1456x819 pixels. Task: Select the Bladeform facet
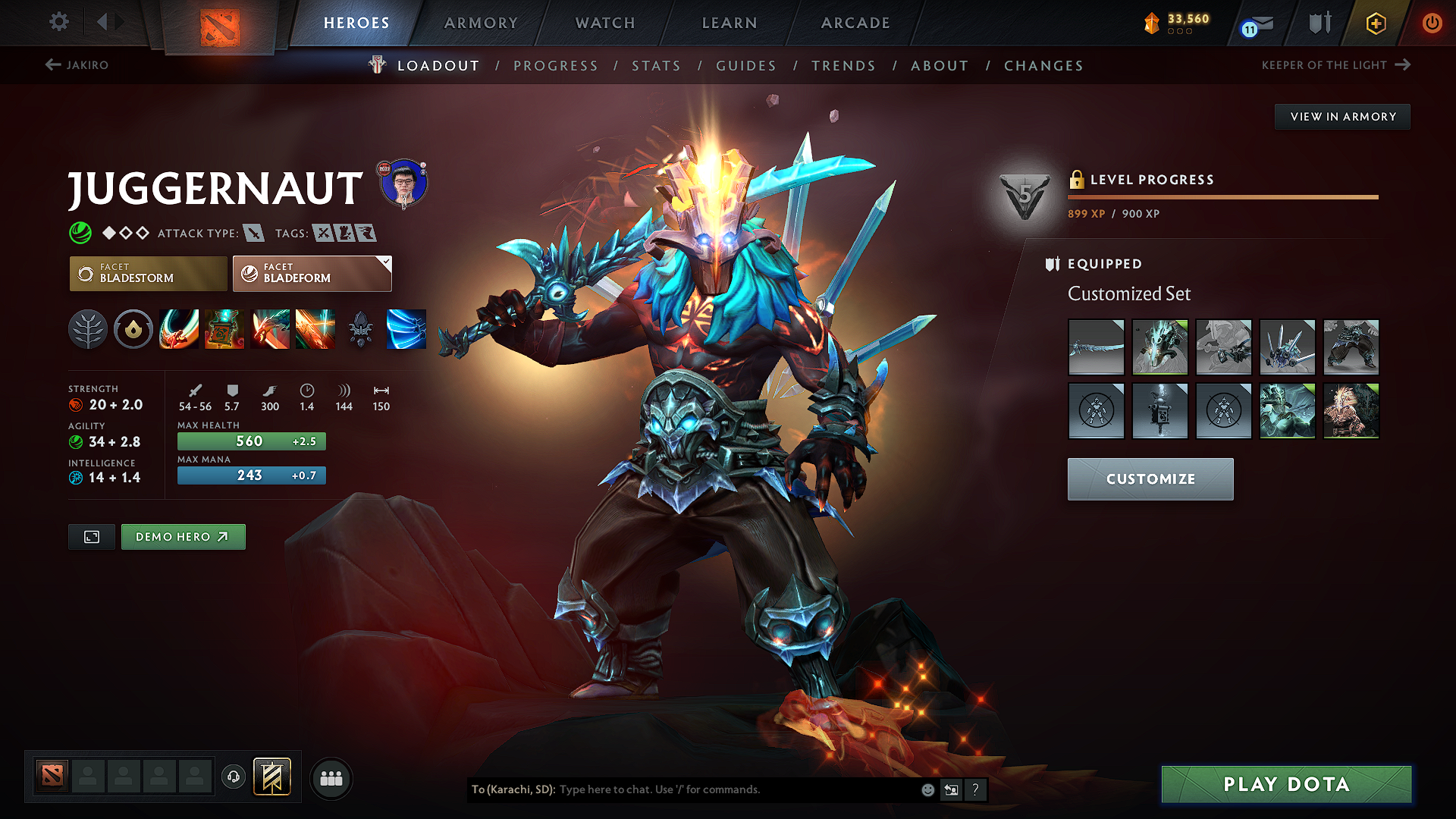tap(312, 273)
